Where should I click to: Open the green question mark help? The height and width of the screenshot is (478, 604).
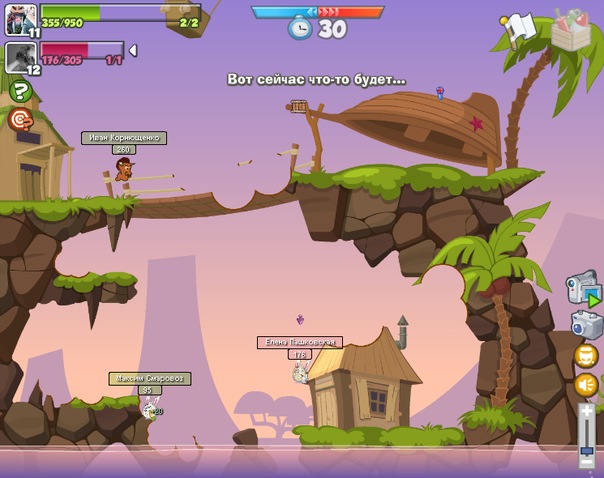[20, 91]
